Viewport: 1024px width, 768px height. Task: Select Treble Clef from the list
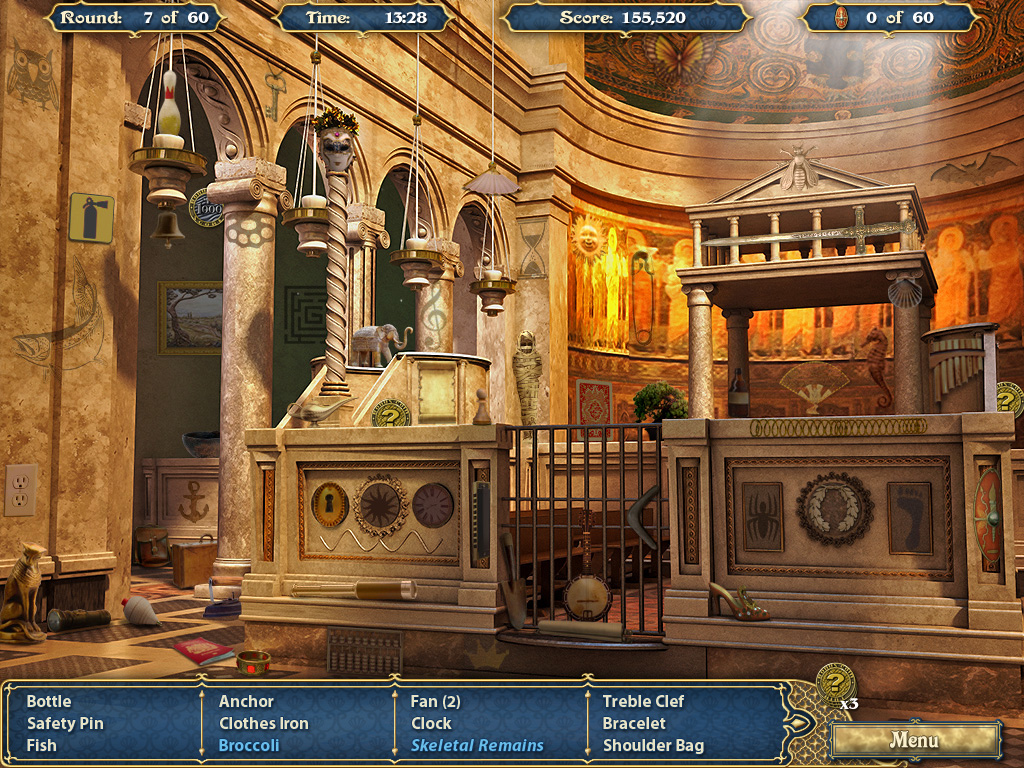[x=643, y=701]
